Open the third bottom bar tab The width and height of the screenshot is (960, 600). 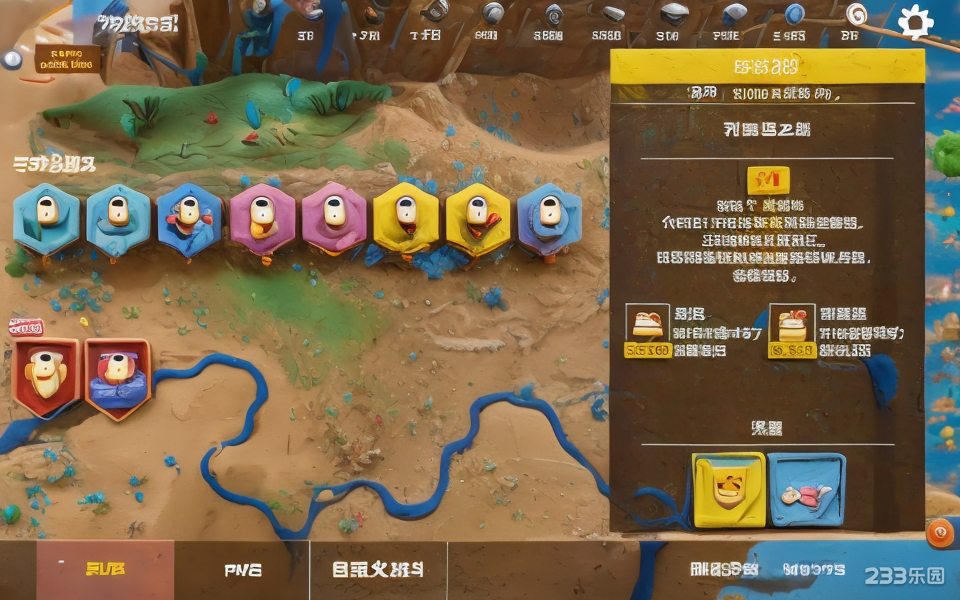pos(378,570)
